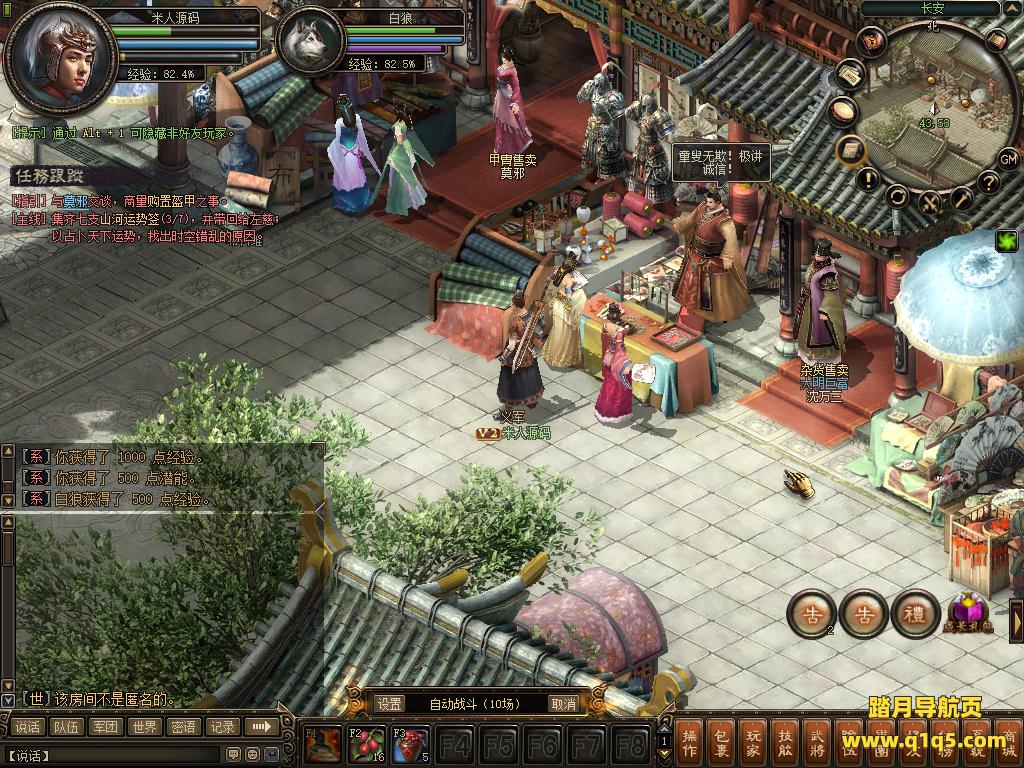Switch chat to the 世界 channel
Image resolution: width=1024 pixels, height=768 pixels.
[145, 727]
